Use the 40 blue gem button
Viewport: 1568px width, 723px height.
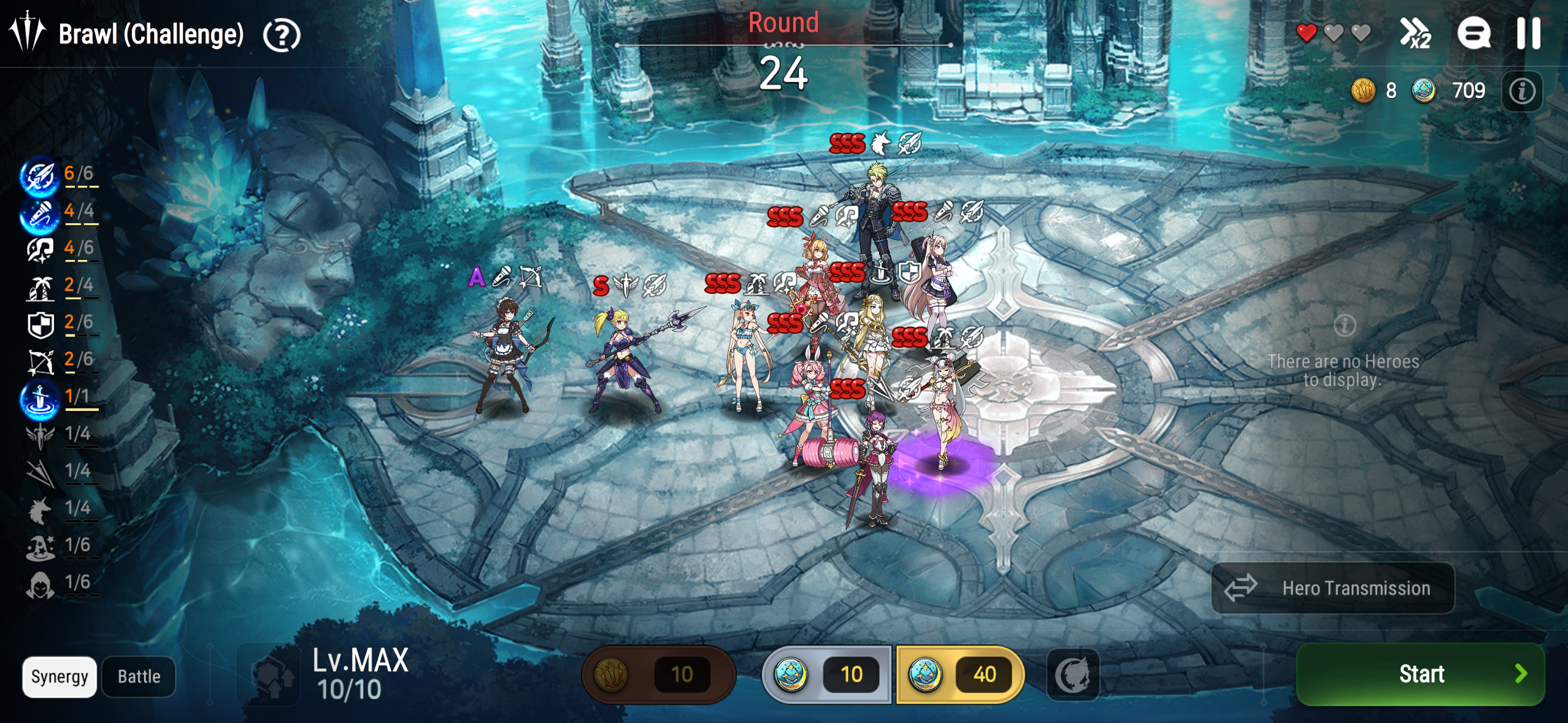pos(960,675)
